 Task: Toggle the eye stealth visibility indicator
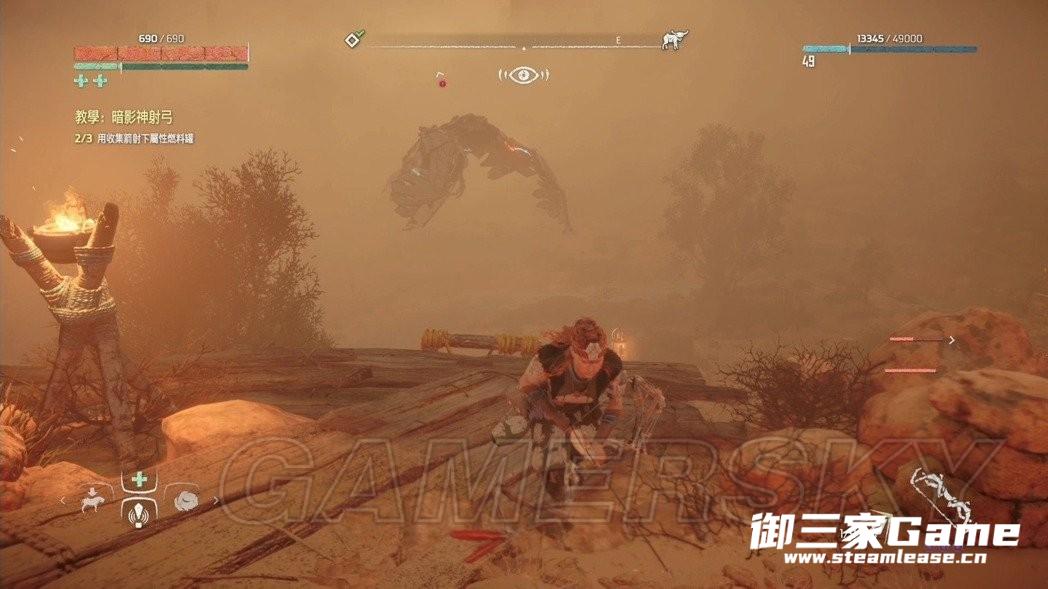(x=523, y=75)
